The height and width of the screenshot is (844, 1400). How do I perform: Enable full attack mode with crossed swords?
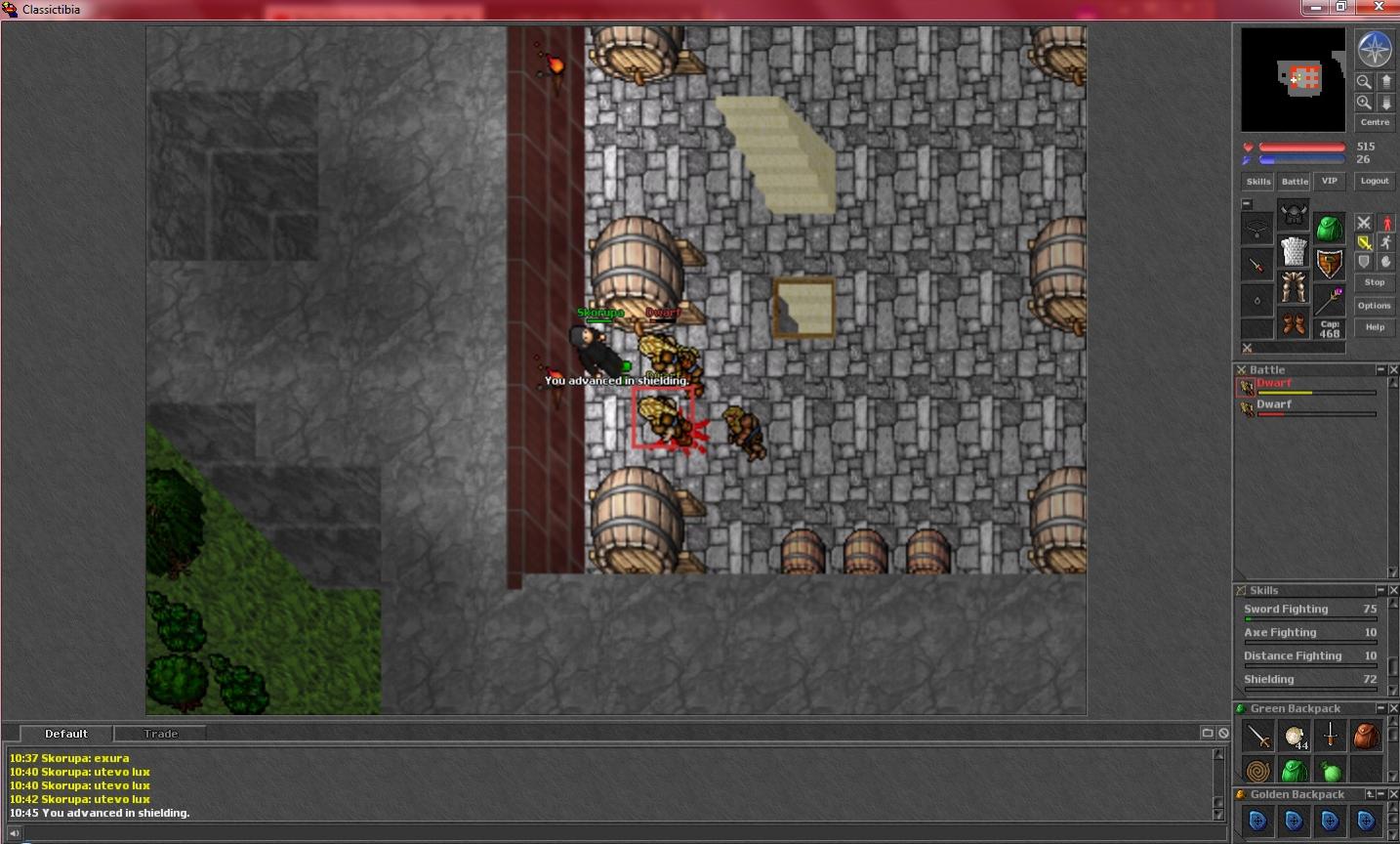[x=1364, y=224]
